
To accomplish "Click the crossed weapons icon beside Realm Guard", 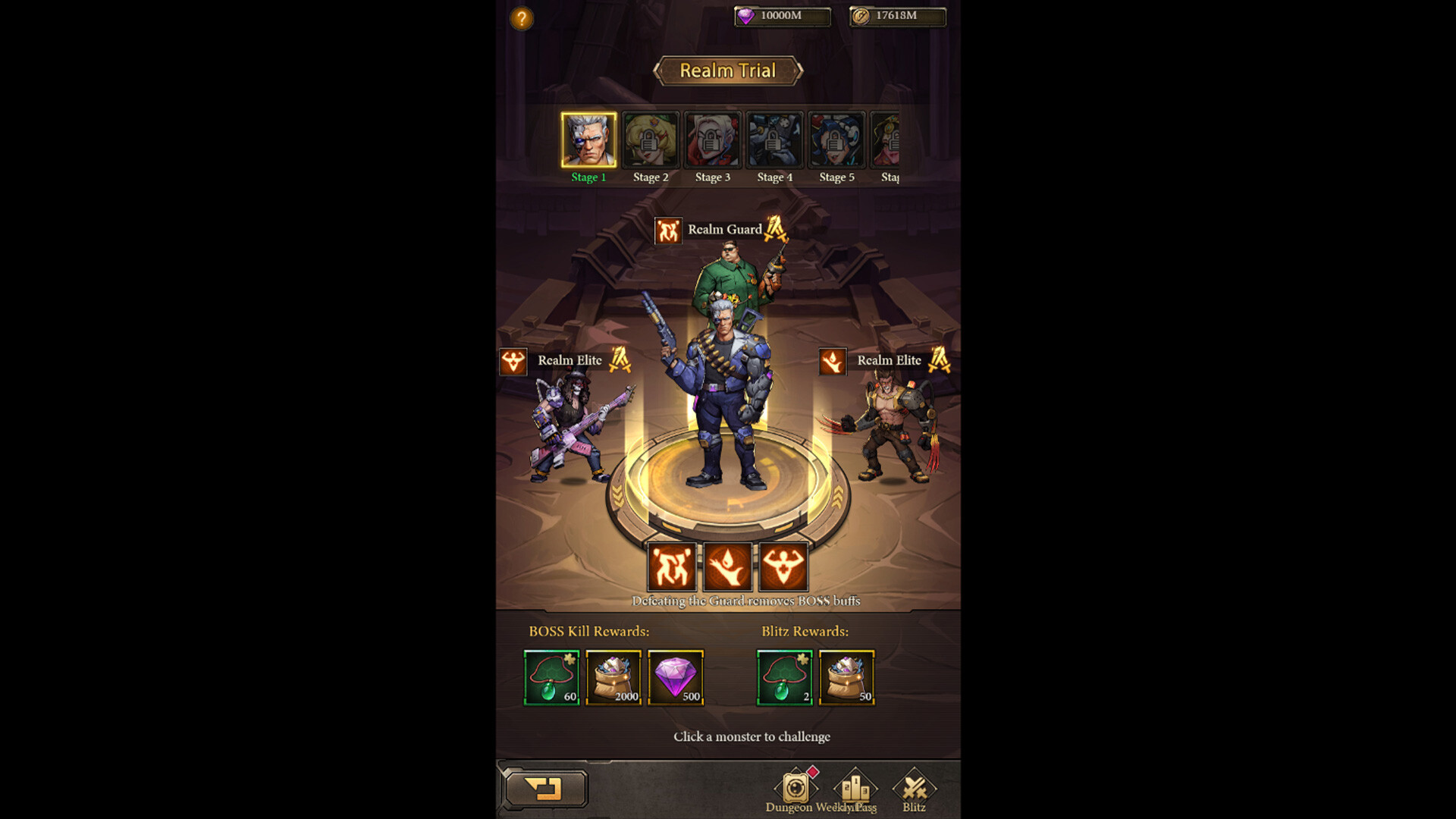I will coord(773,229).
